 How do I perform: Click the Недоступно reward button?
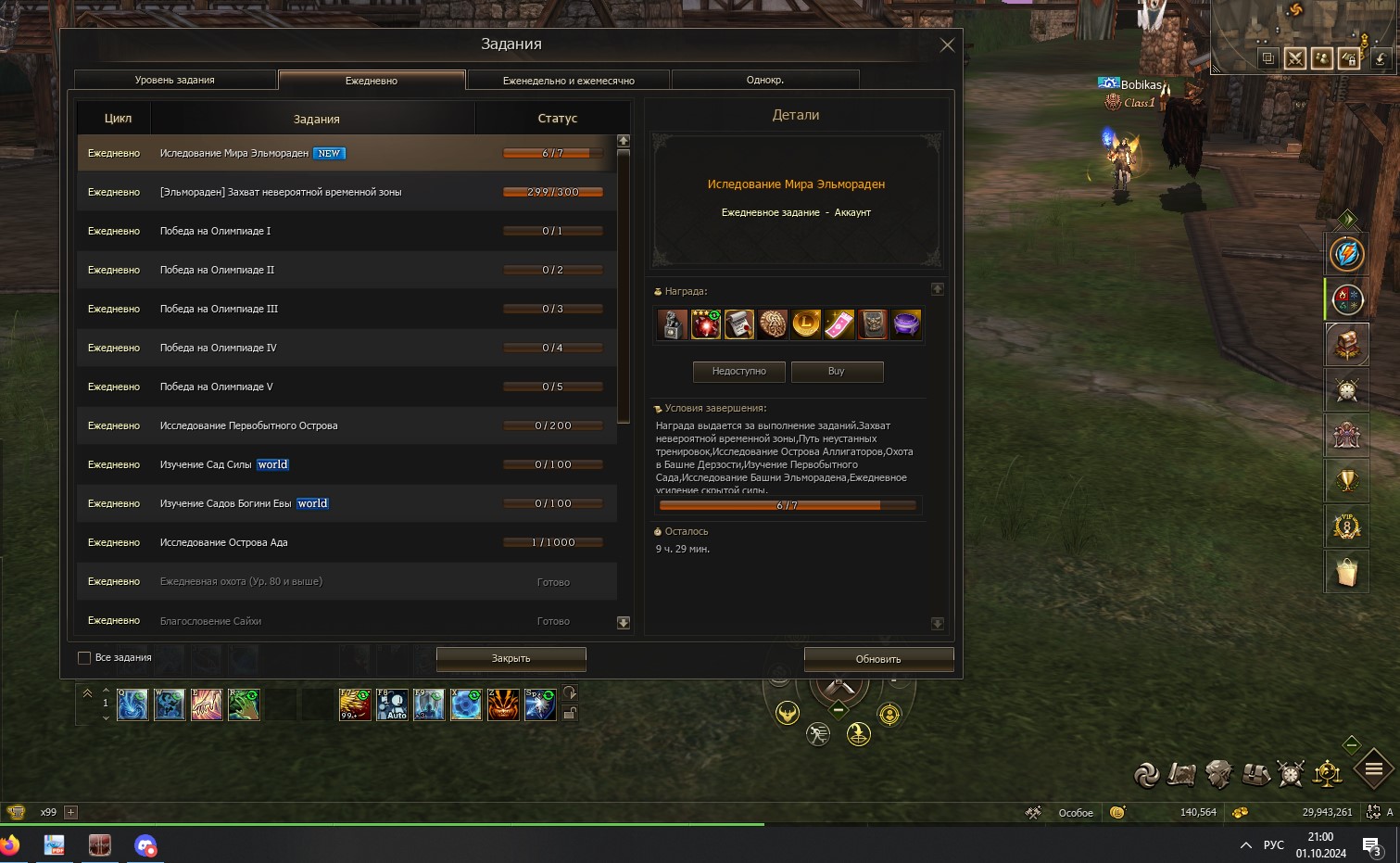coord(739,372)
